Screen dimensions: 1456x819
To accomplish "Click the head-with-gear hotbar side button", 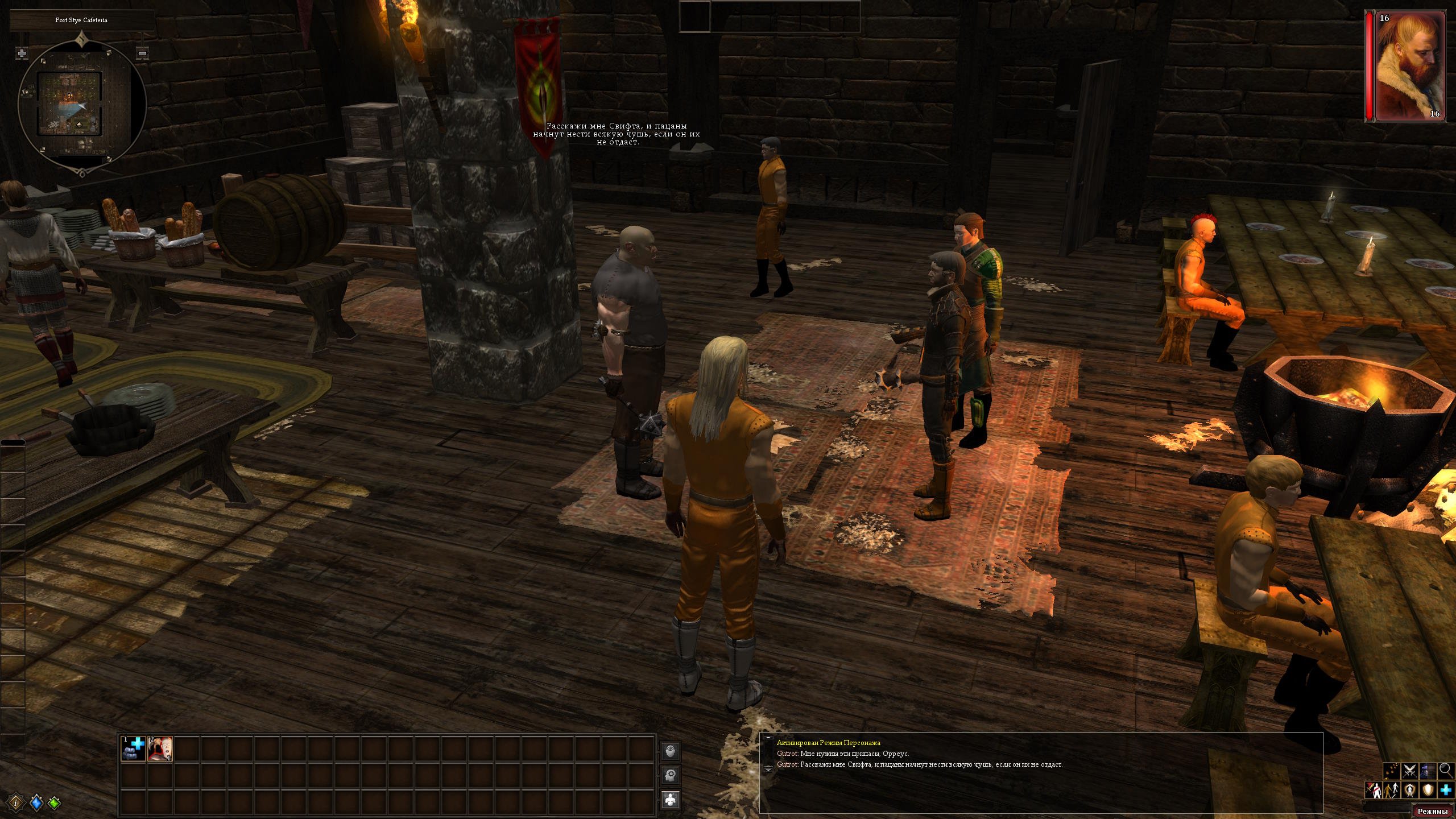I will pos(671,775).
